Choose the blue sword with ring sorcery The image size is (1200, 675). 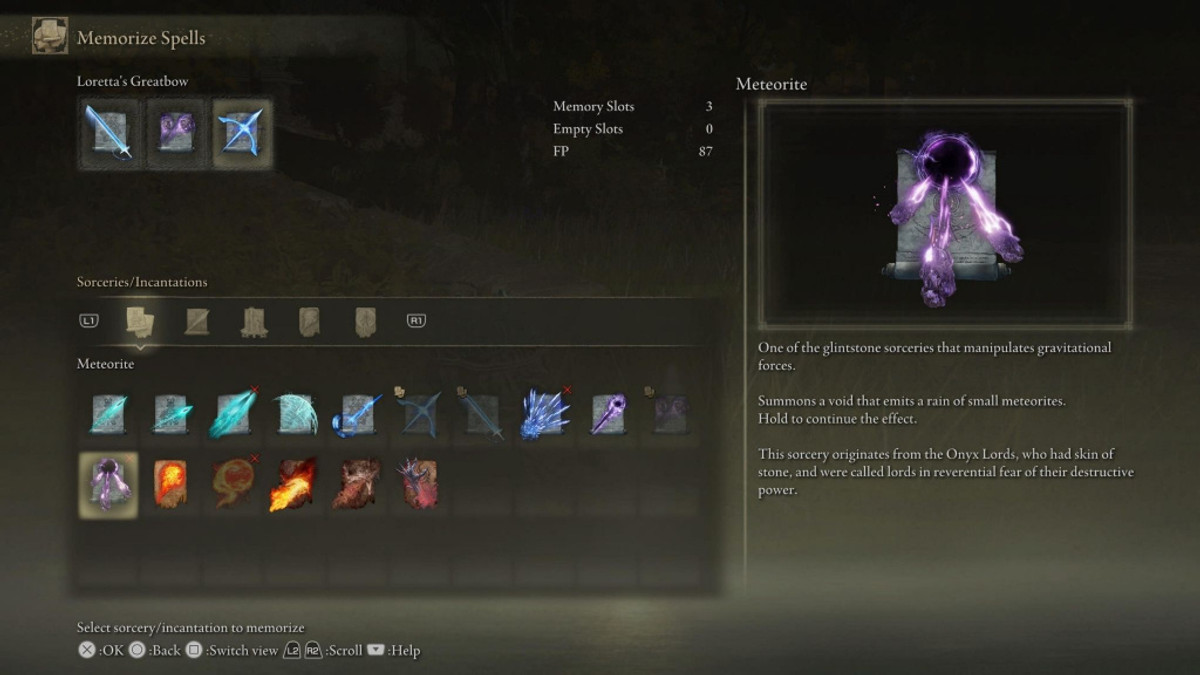pos(356,414)
